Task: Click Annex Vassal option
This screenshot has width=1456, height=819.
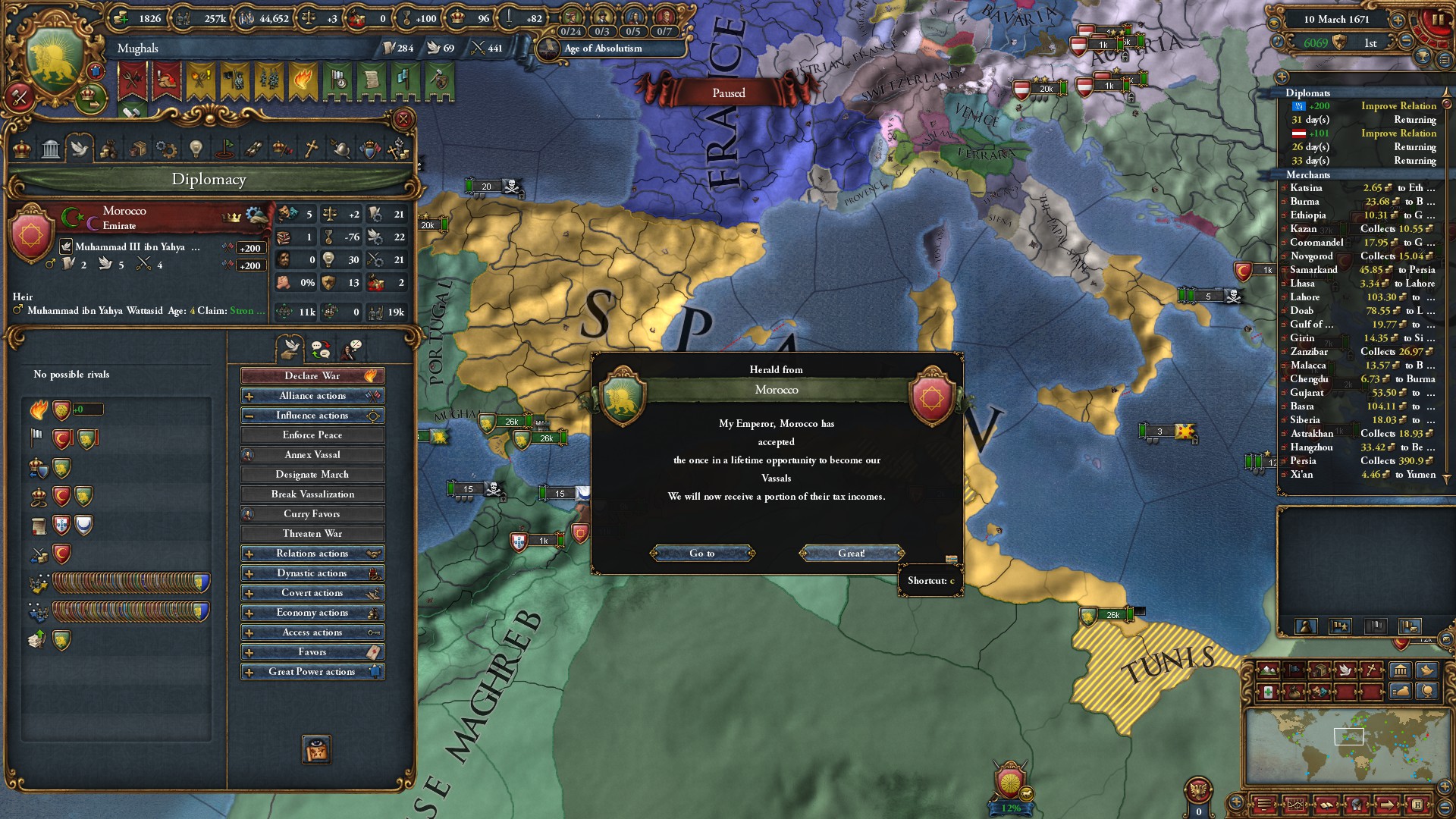Action: click(312, 455)
